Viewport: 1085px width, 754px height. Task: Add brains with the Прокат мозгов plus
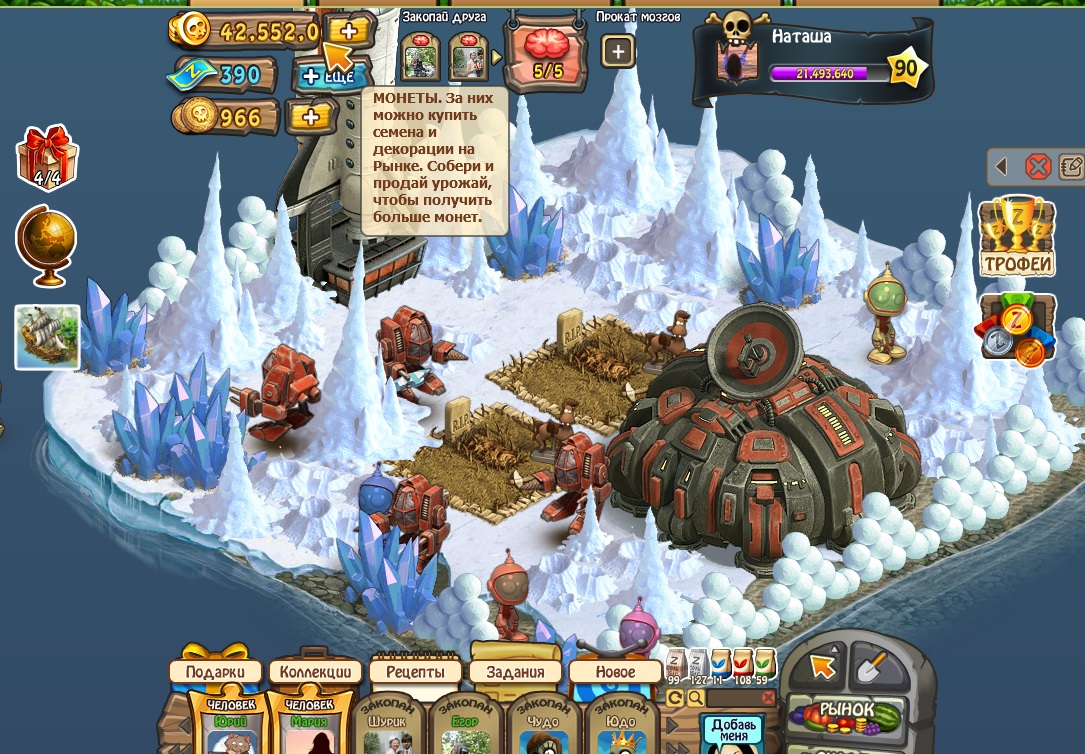pyautogui.click(x=618, y=52)
